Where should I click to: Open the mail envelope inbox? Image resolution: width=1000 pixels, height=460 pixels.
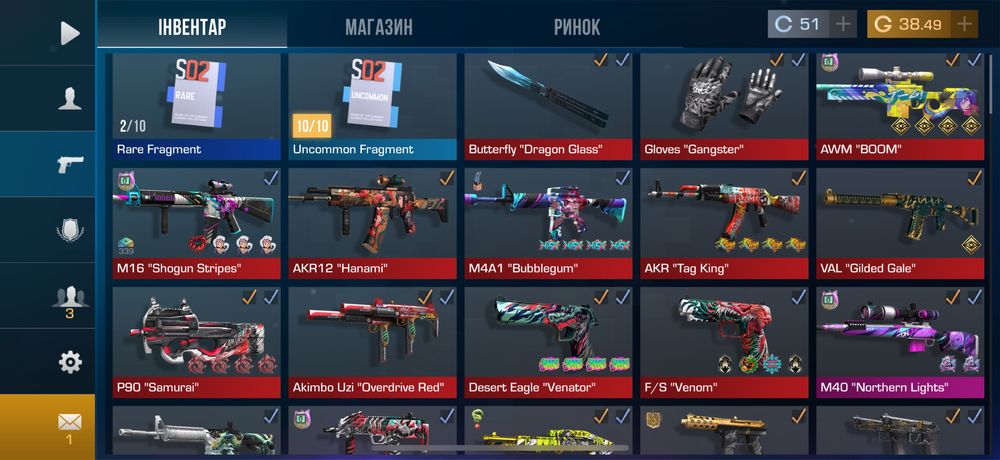[69, 424]
